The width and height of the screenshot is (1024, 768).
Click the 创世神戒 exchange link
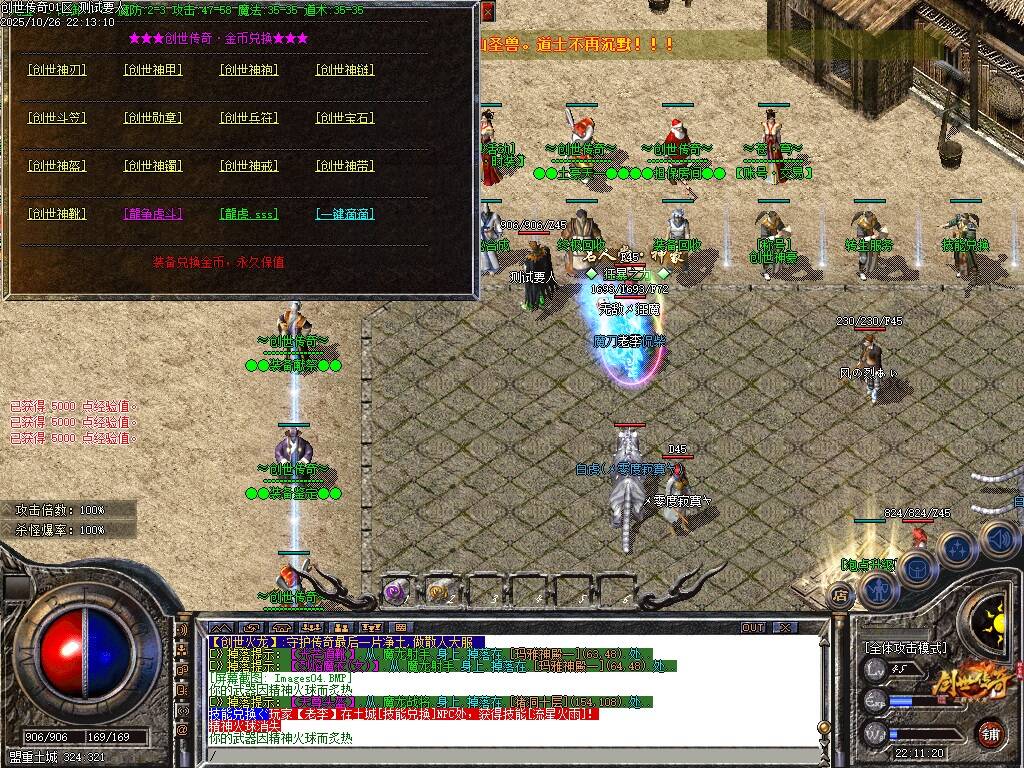point(249,166)
